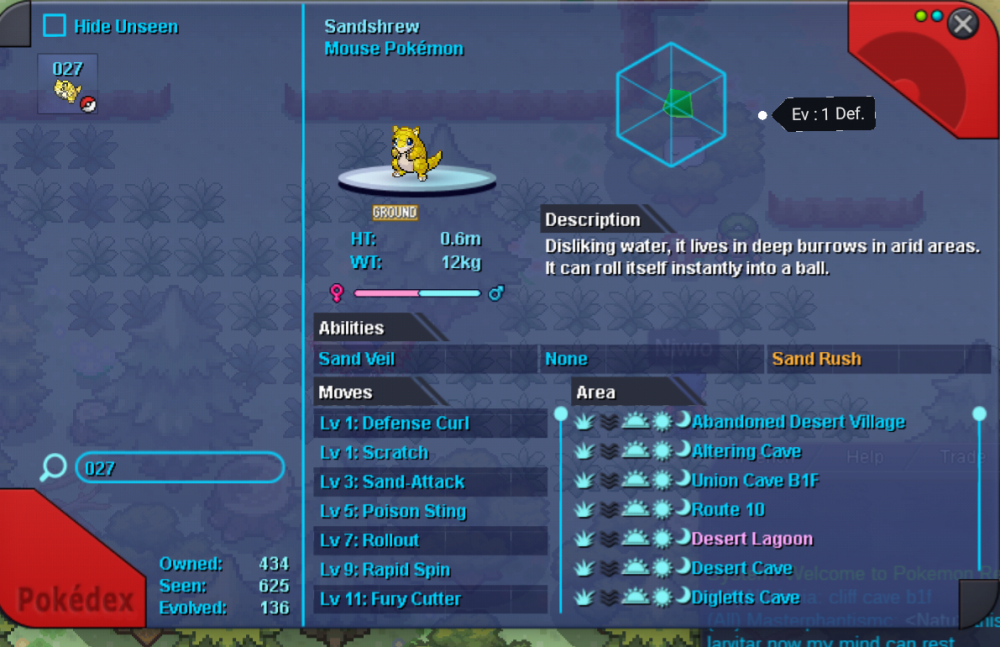Select the Lv 1: Scratch move
1000x647 pixels.
[374, 453]
